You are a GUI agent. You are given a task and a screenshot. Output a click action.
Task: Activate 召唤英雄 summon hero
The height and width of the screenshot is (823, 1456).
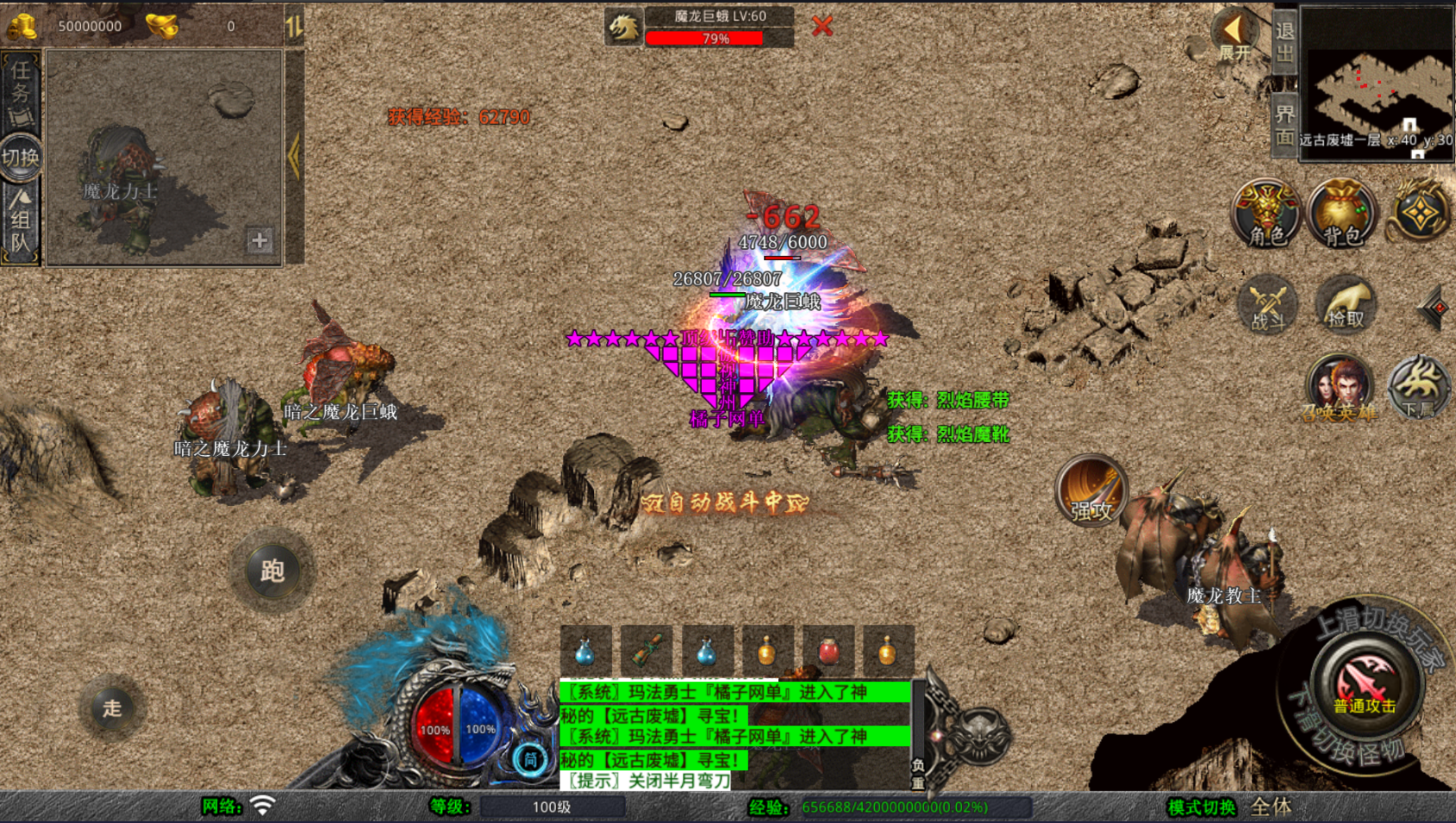[x=1340, y=388]
